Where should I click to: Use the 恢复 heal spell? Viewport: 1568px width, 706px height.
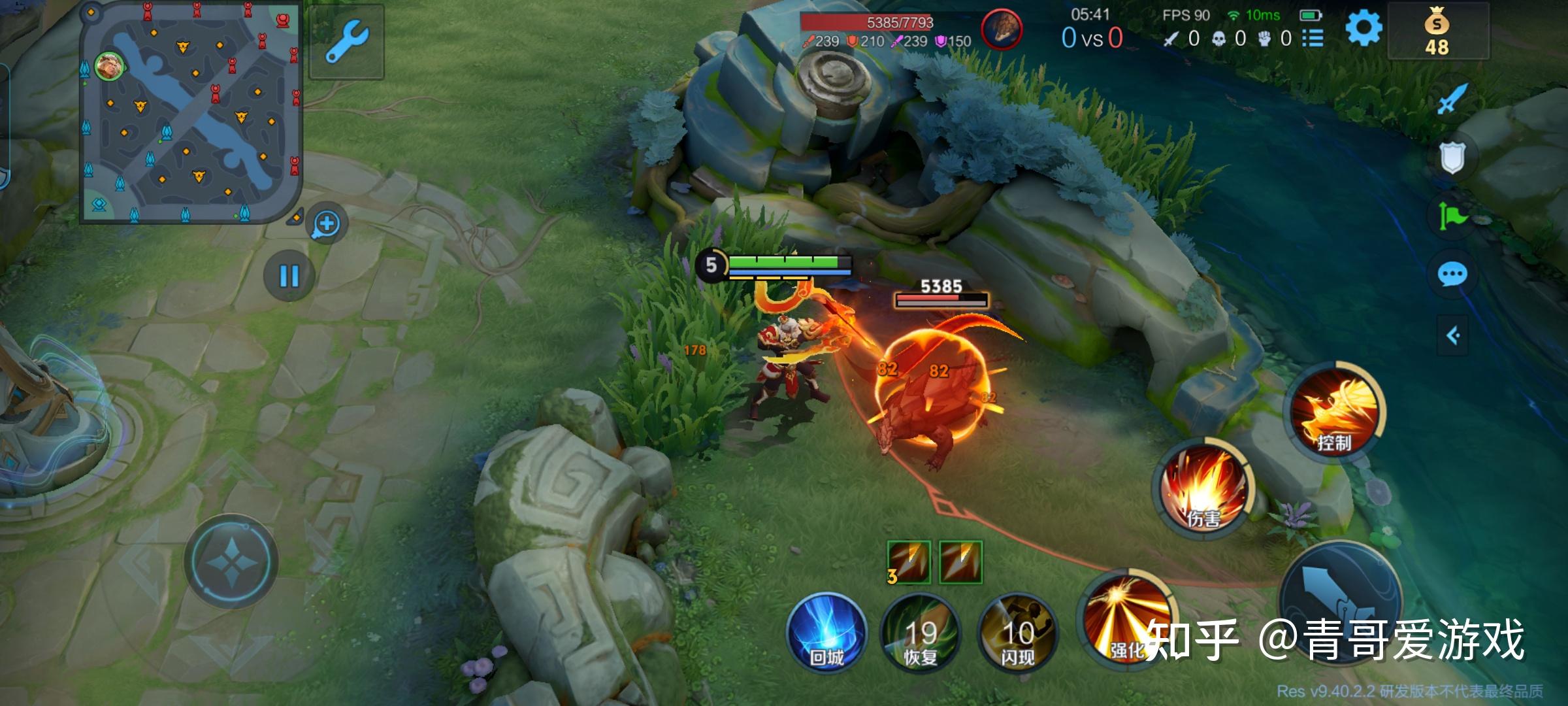[921, 633]
